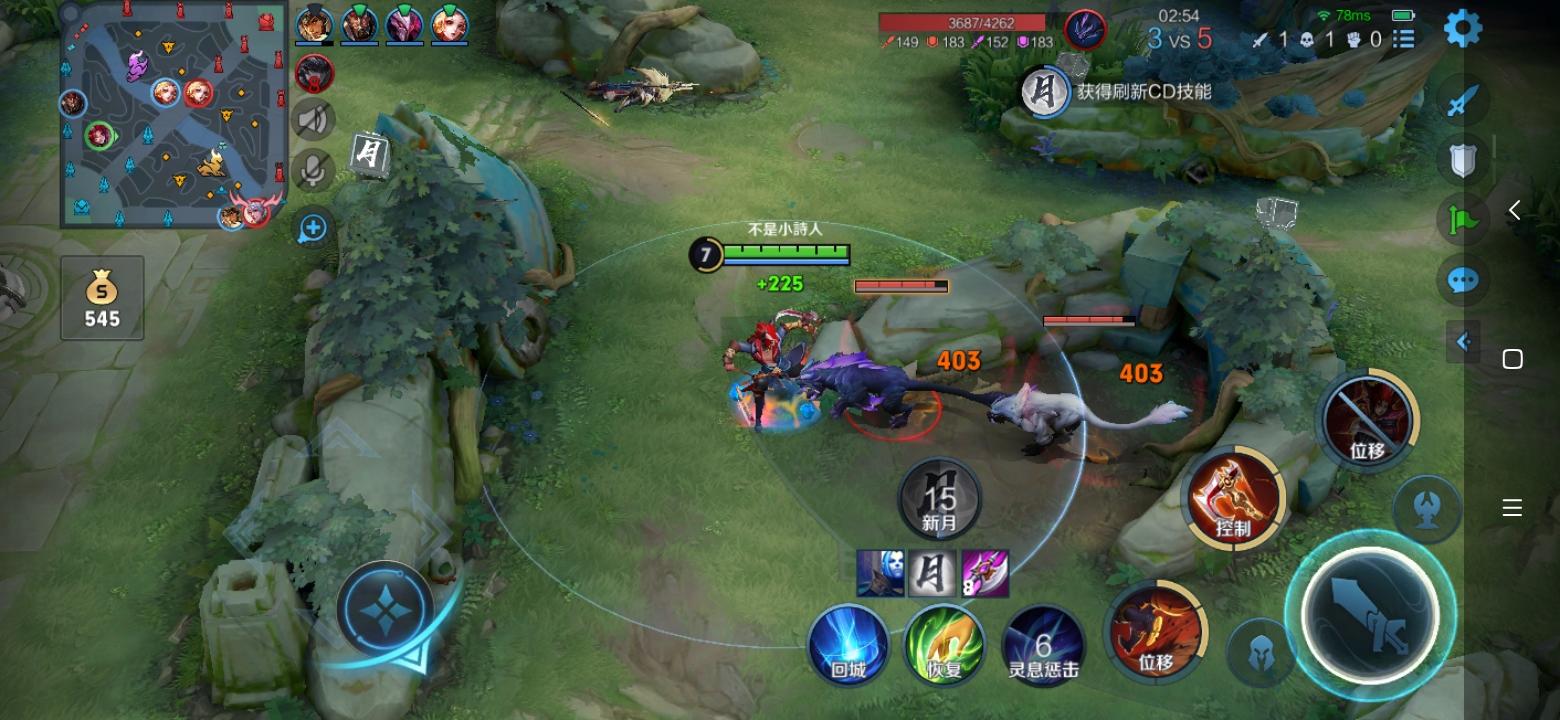Open the signal flag ping icon

(1462, 219)
